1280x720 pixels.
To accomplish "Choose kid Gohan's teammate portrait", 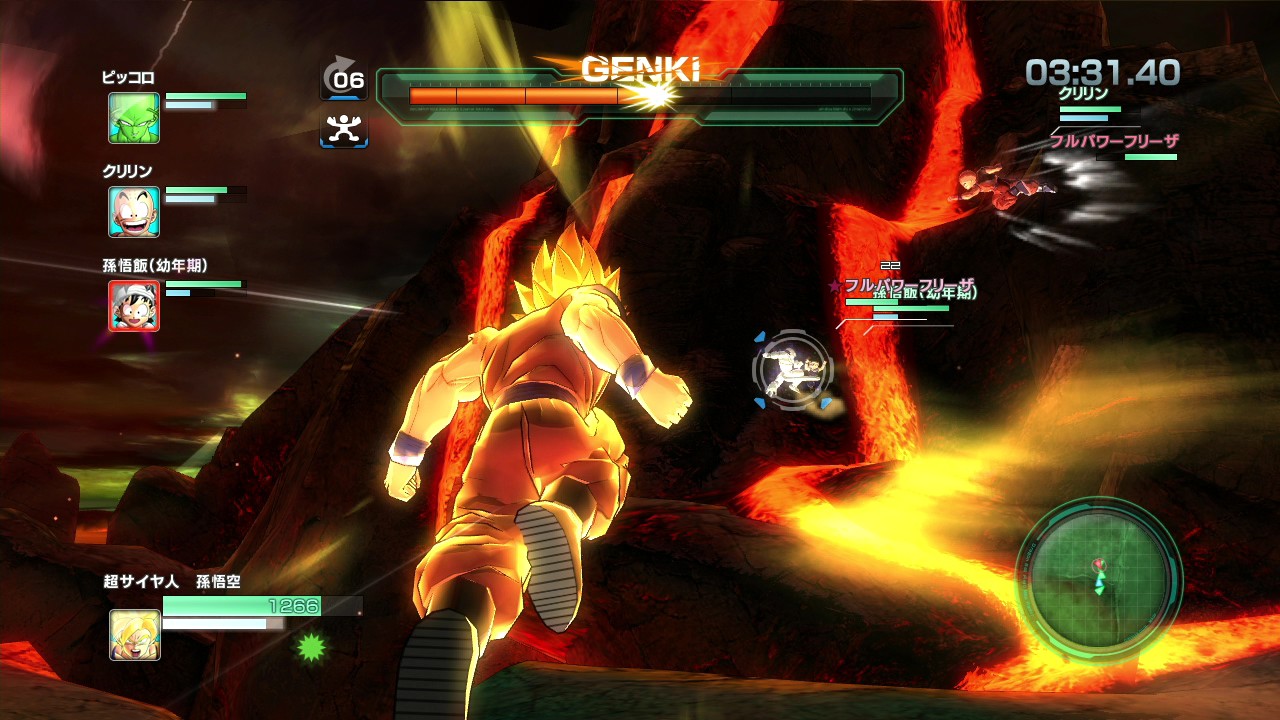I will [134, 306].
